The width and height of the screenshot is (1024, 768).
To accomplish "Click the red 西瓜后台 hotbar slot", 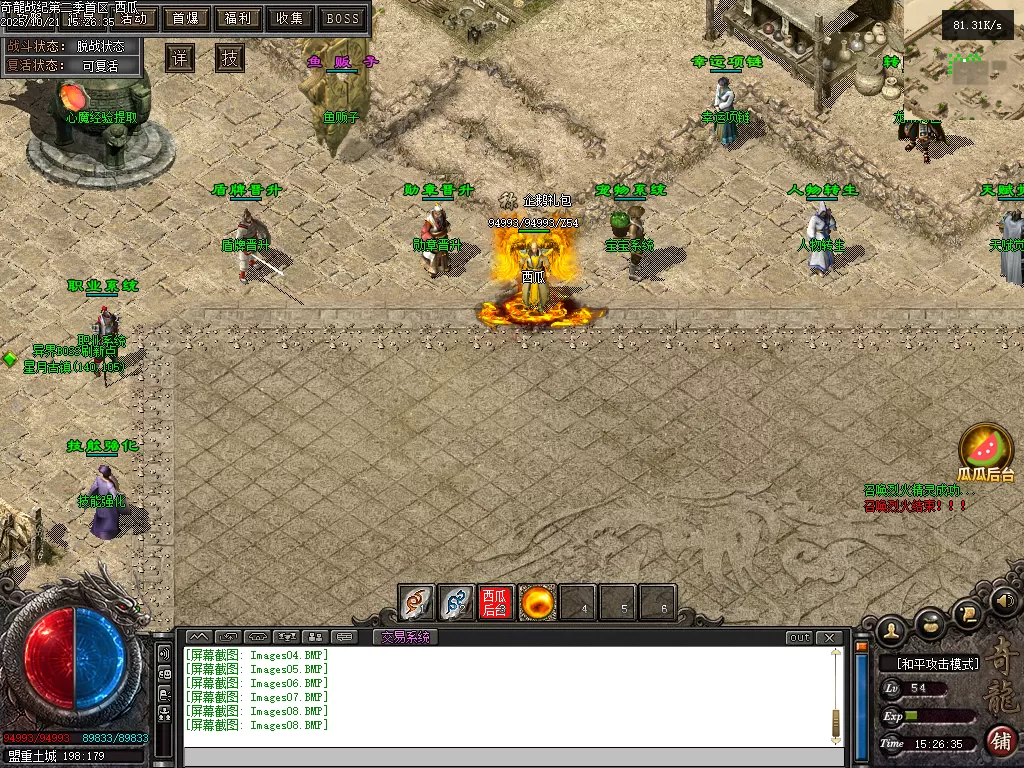I will (x=496, y=603).
